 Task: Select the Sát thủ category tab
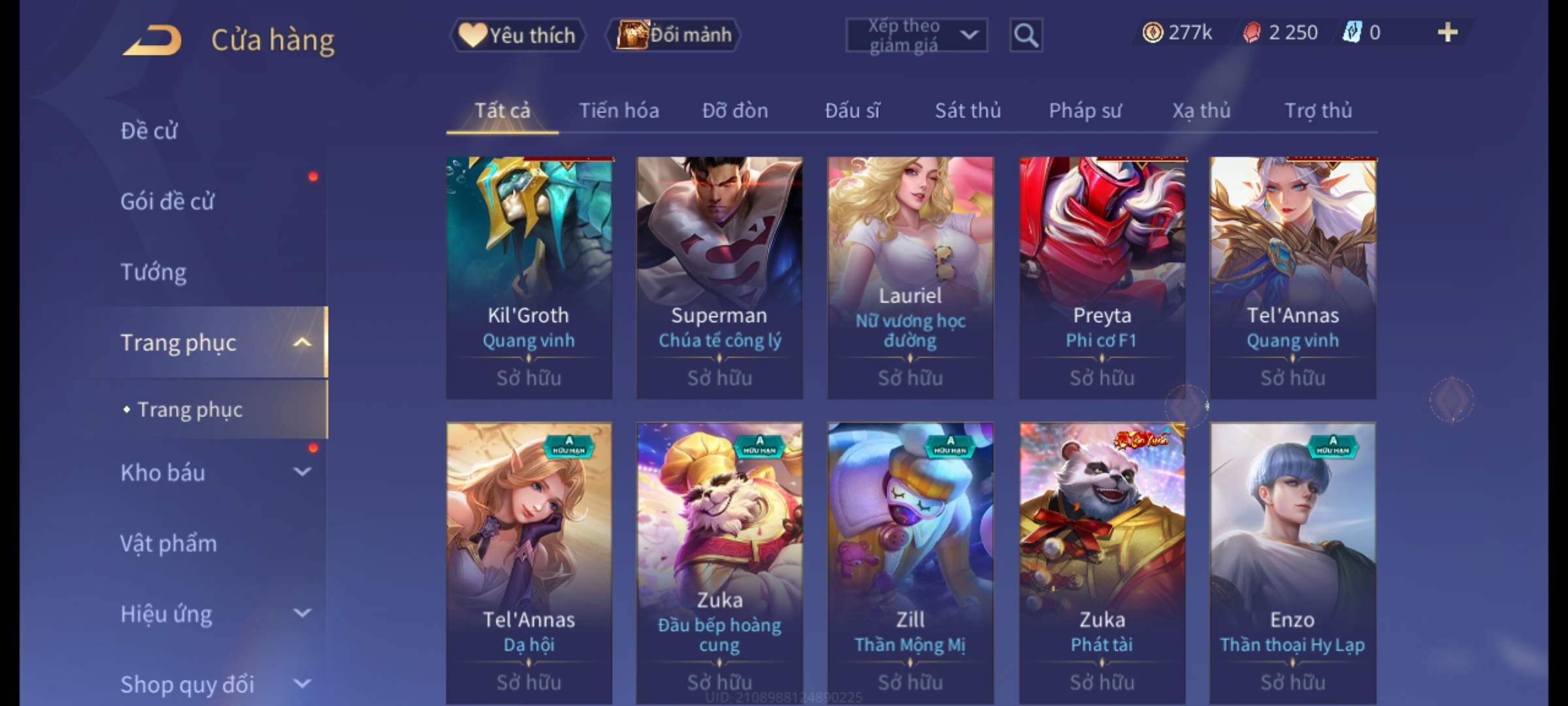(968, 110)
